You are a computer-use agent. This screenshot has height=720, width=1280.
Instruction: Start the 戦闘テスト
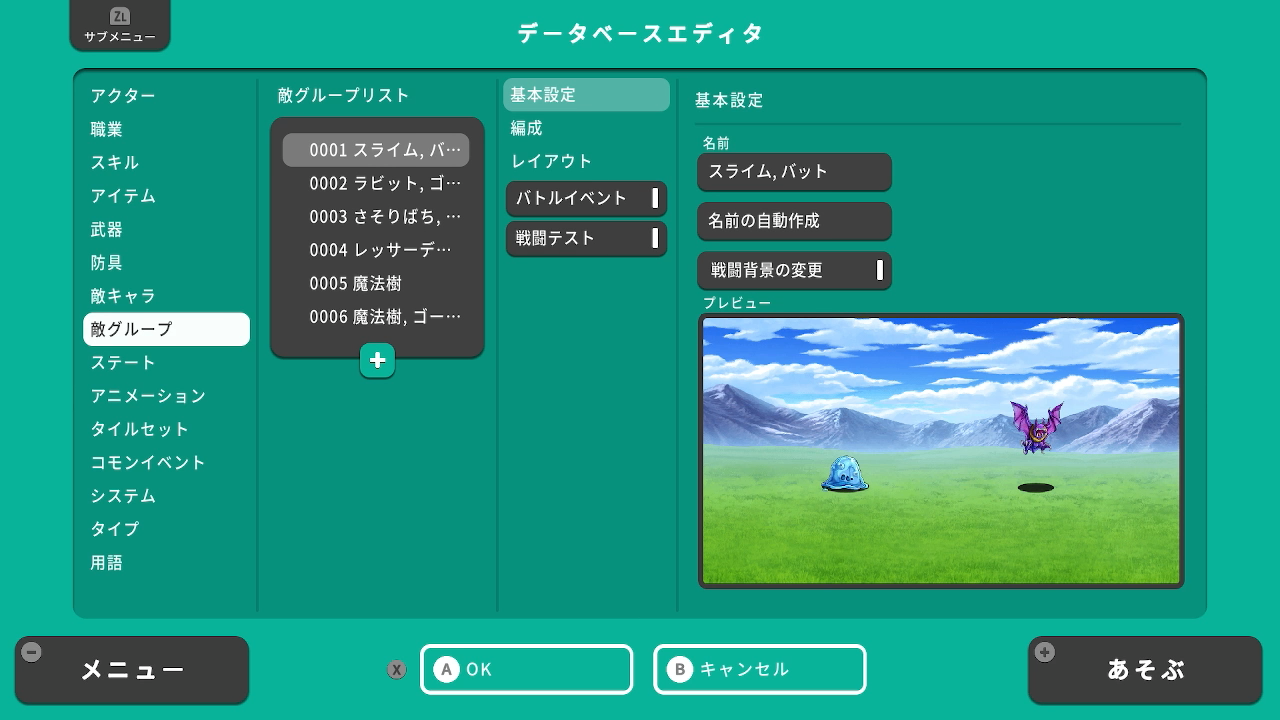pos(586,238)
